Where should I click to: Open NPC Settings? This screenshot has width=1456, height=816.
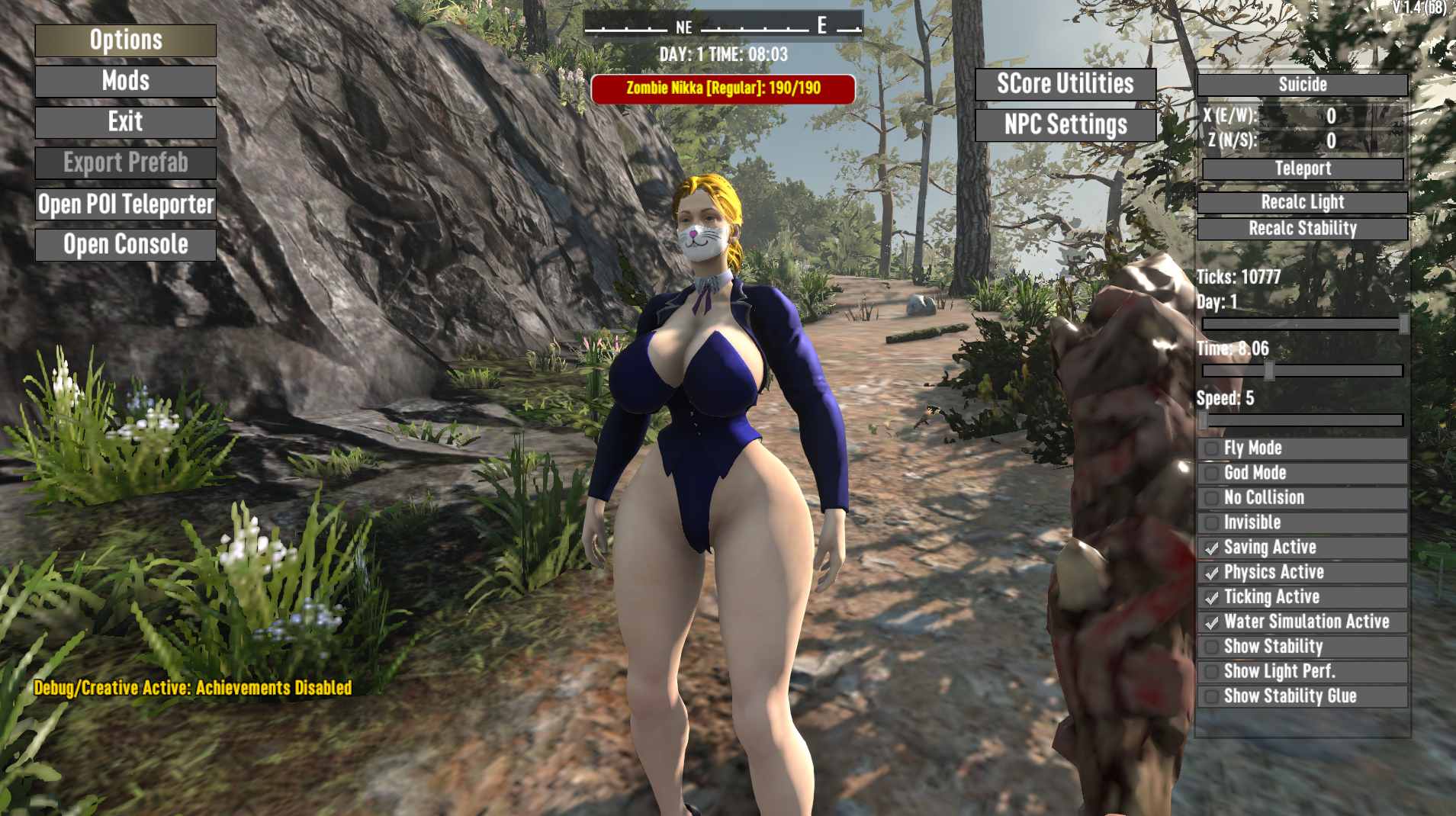[1065, 125]
